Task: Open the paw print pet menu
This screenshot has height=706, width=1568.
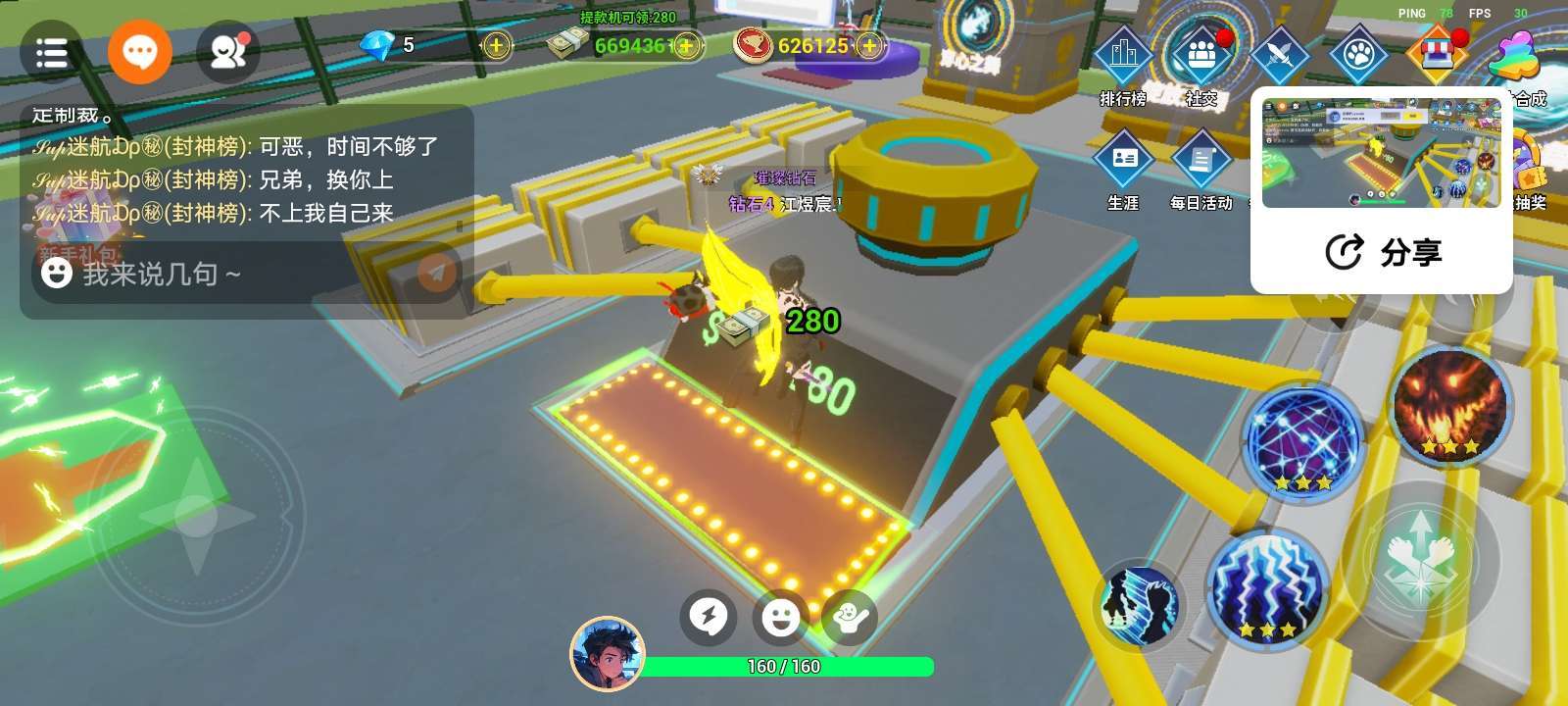Action: point(1358,54)
